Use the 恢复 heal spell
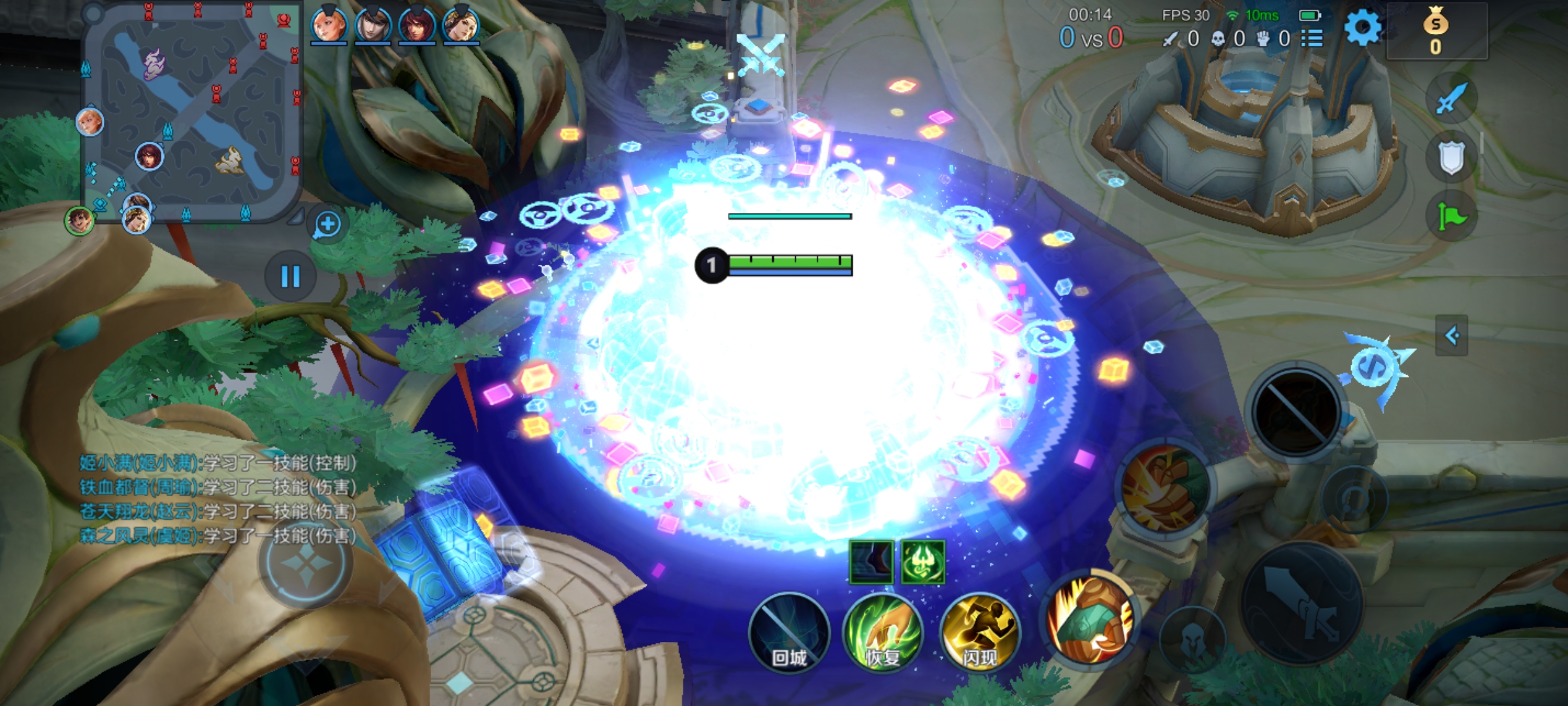This screenshot has width=1568, height=706. point(883,633)
